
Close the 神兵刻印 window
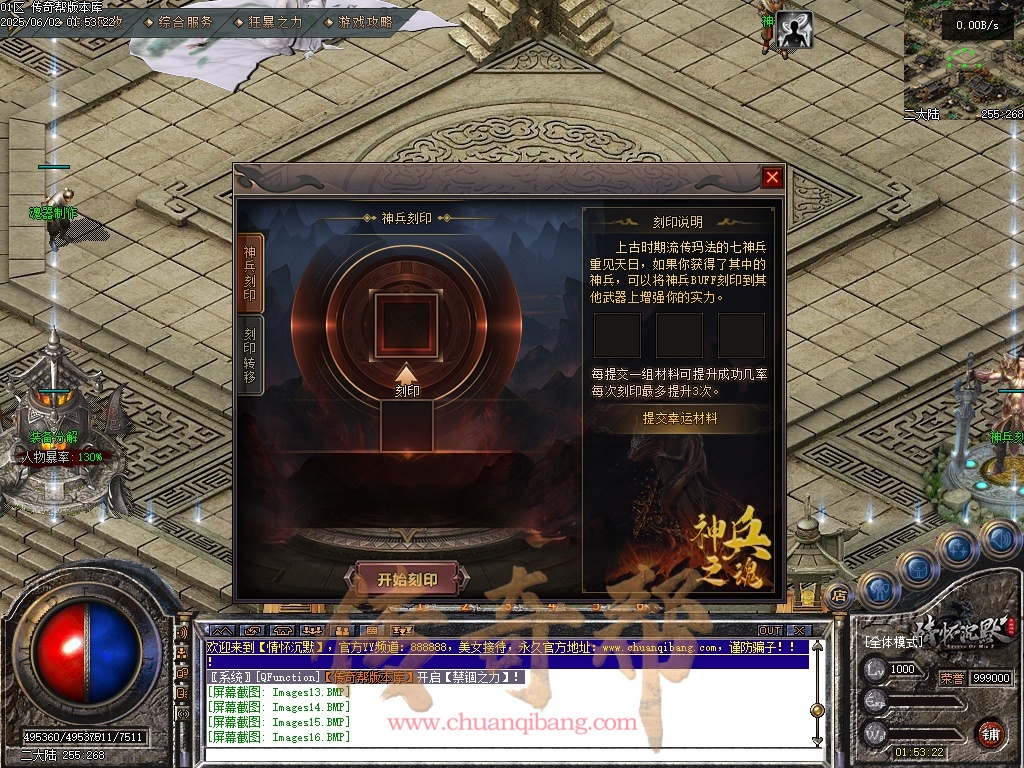coord(772,178)
